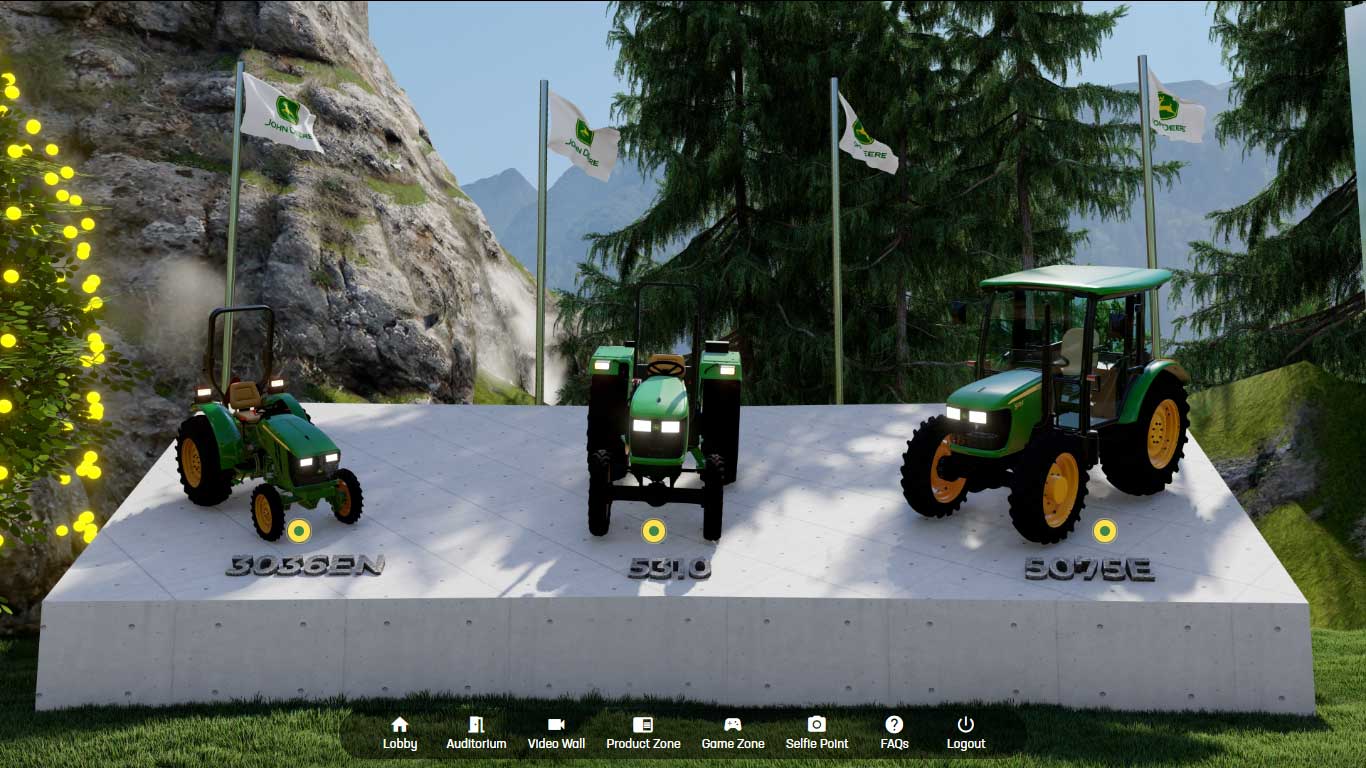
Task: Select the 3036EN tractor hotspot marker
Action: [x=298, y=530]
